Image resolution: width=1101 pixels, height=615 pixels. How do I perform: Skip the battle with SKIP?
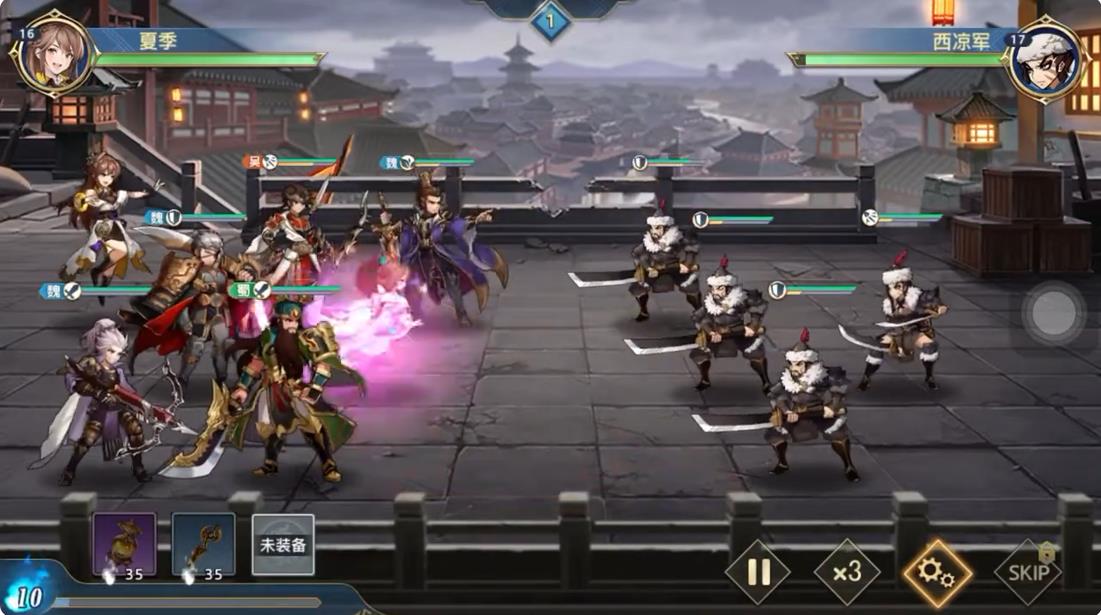click(1028, 573)
